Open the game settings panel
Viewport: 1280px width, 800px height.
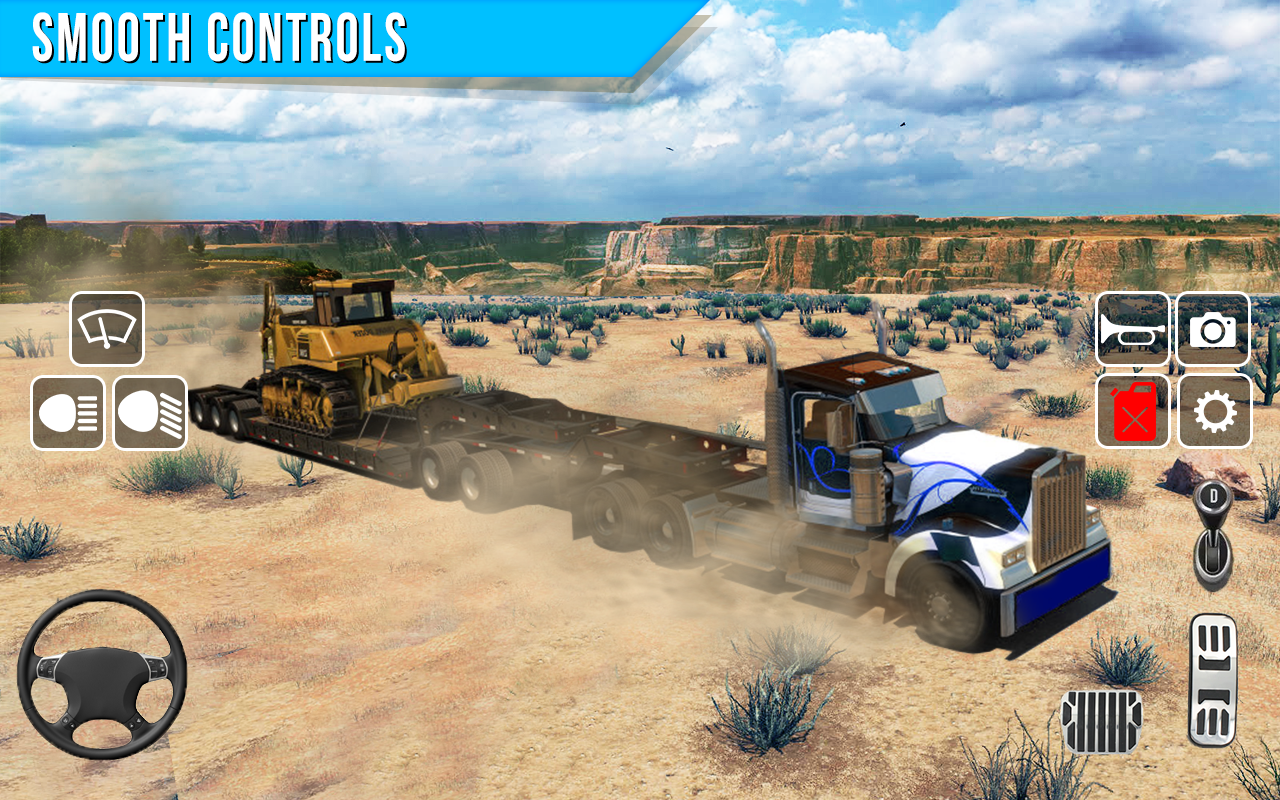[1213, 411]
